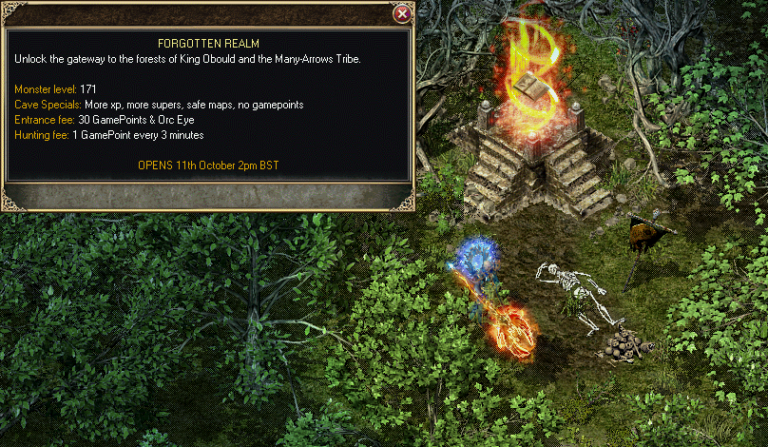Close the Forgotten Realm info panel

pyautogui.click(x=401, y=14)
